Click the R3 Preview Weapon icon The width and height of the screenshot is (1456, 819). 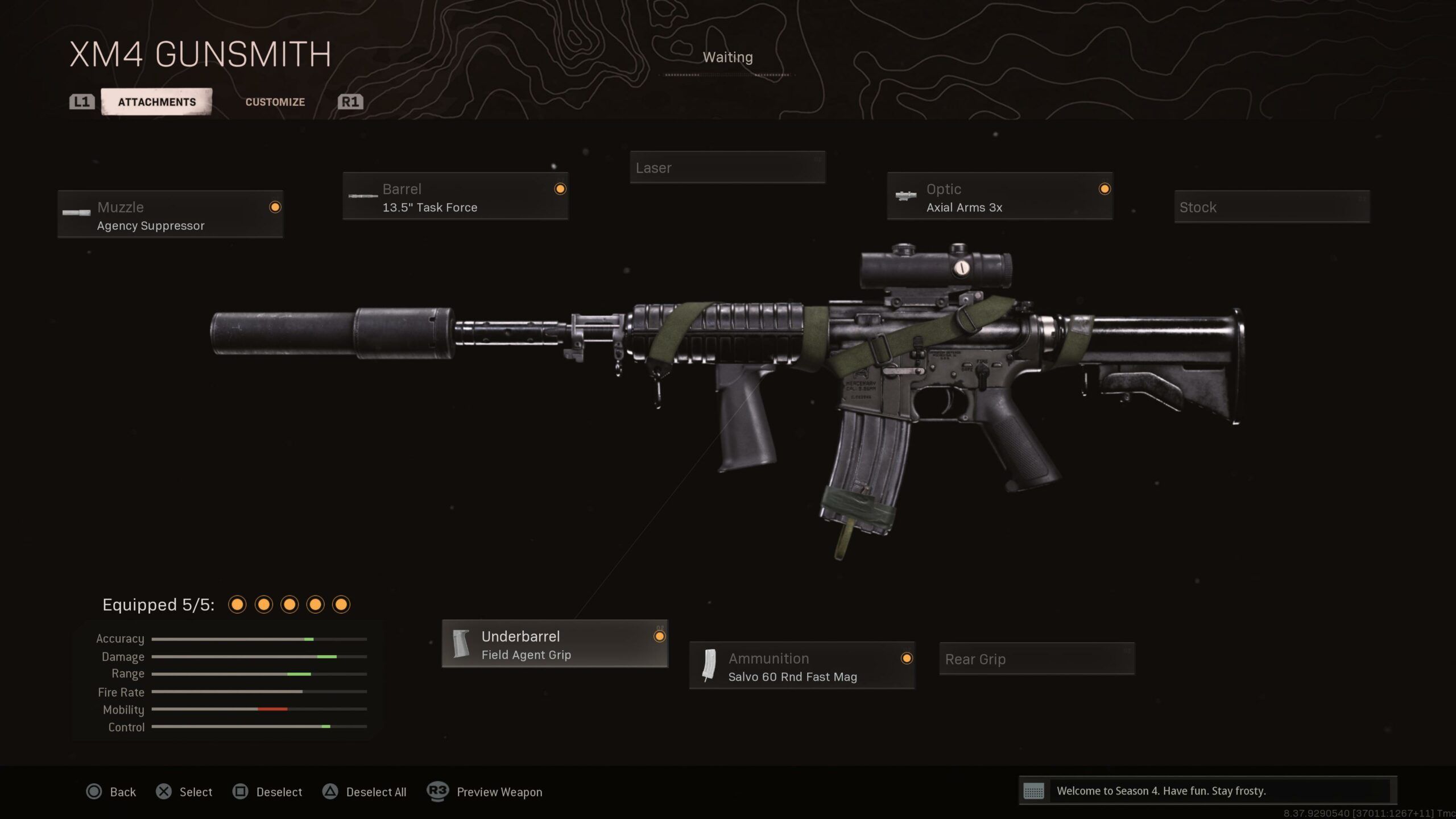pos(437,792)
